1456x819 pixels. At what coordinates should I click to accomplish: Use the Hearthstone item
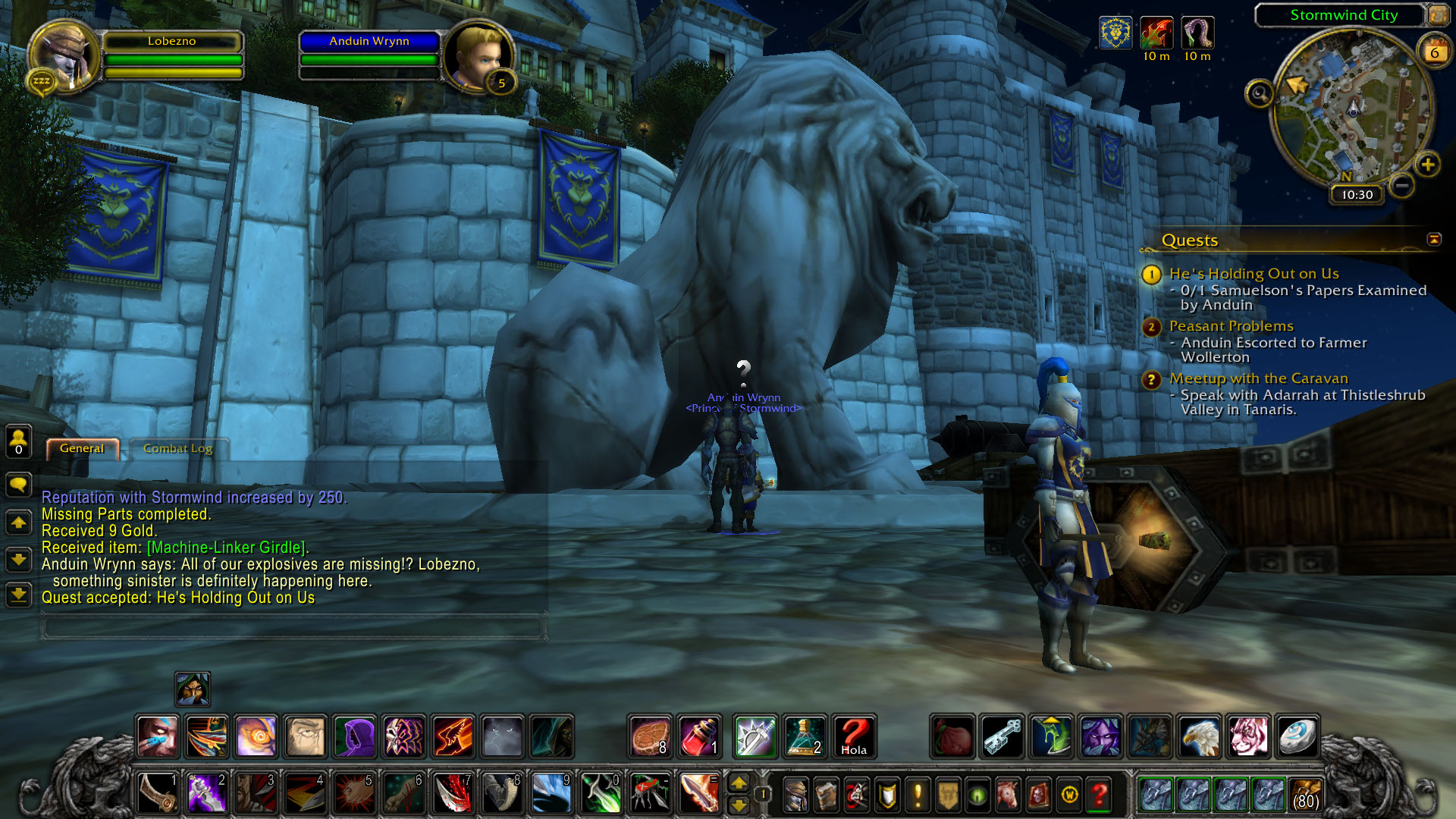coord(1297,736)
